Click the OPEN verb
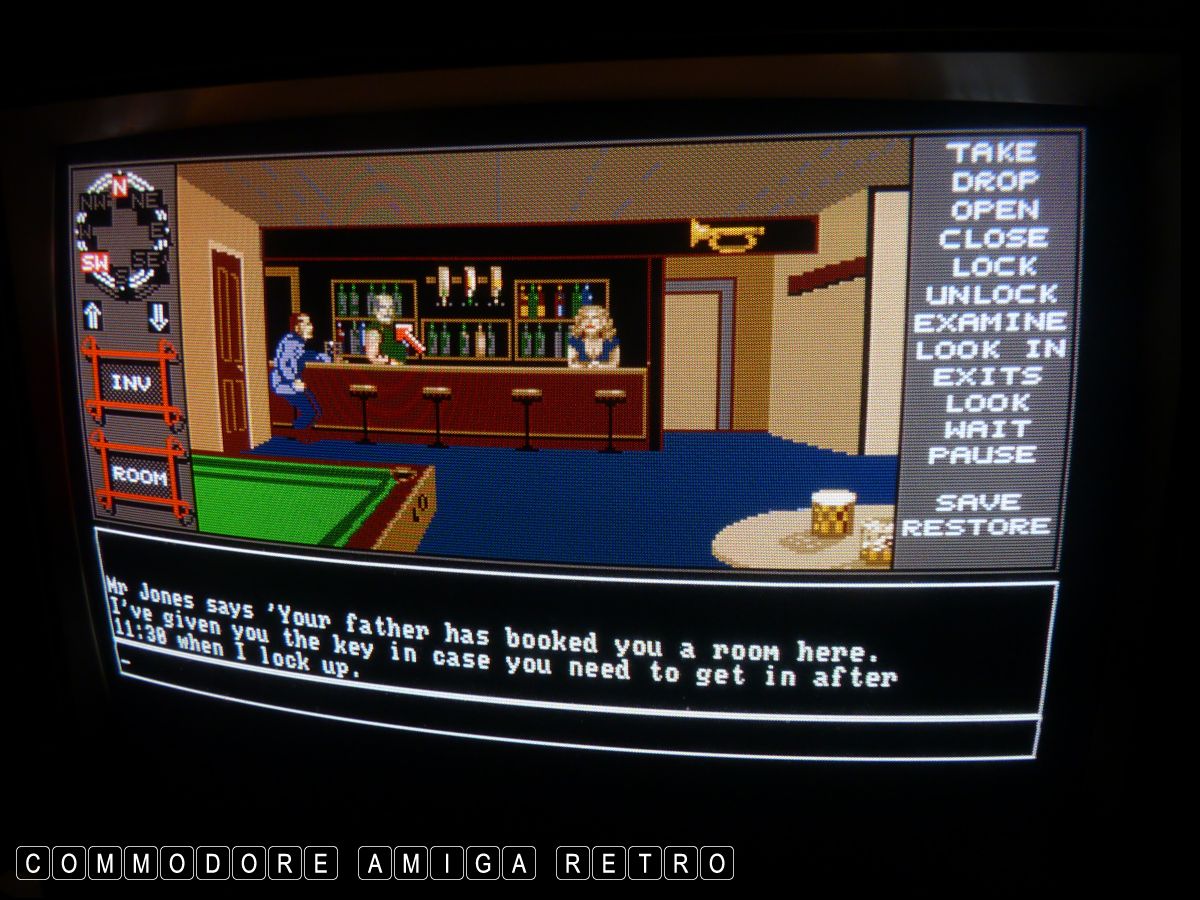Viewport: 1200px width, 900px height. pos(995,210)
